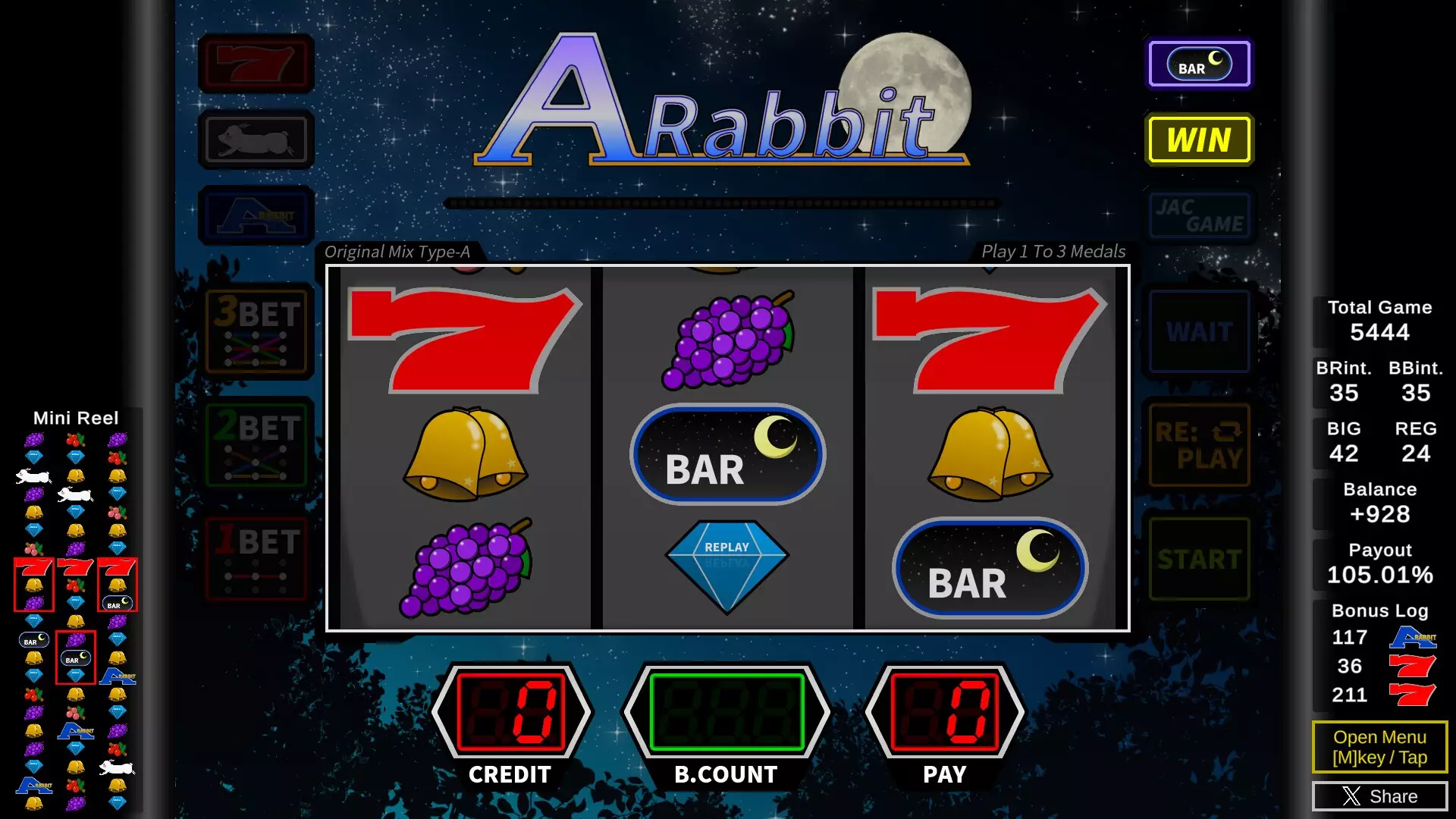Enable 3BET betting mode
This screenshot has height=819, width=1456.
click(x=255, y=331)
